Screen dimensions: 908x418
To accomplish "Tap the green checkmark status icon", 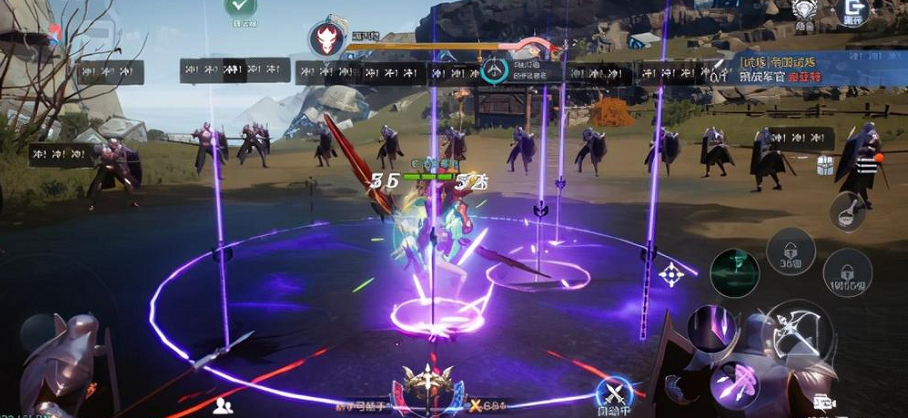I will click(241, 9).
